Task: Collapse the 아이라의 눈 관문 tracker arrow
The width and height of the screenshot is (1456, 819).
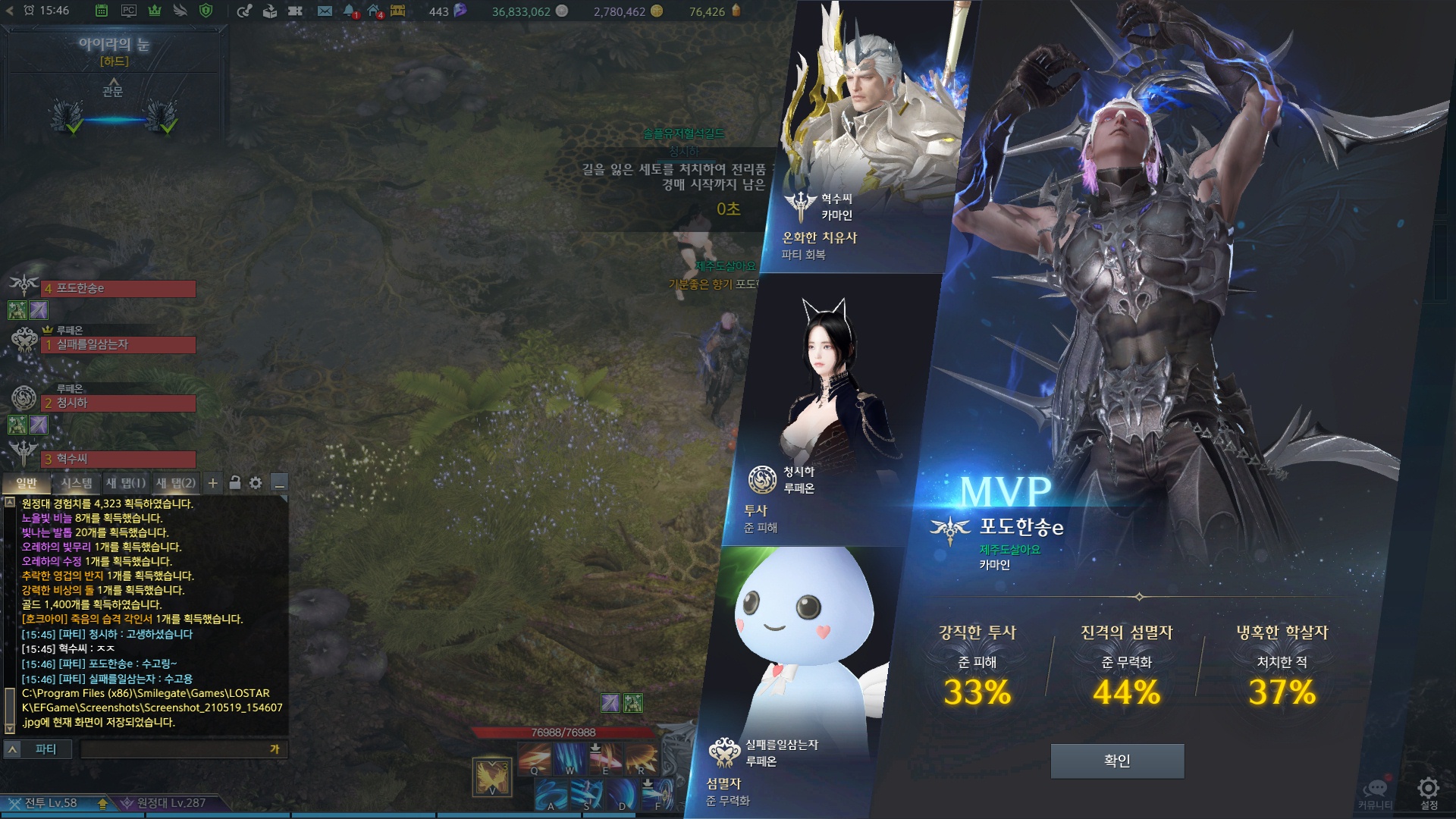Action: [x=113, y=82]
